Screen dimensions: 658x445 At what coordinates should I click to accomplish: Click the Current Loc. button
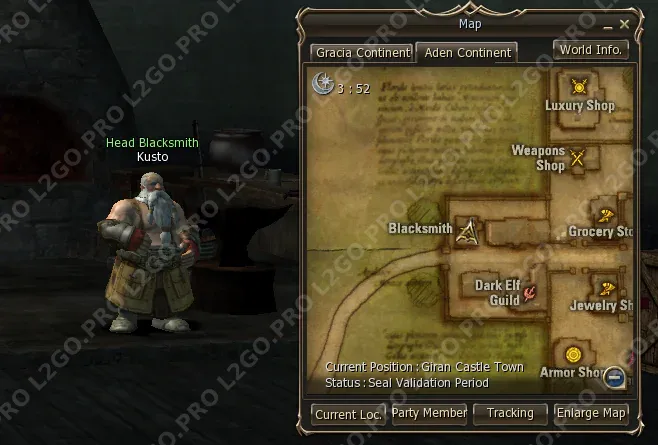click(x=348, y=413)
